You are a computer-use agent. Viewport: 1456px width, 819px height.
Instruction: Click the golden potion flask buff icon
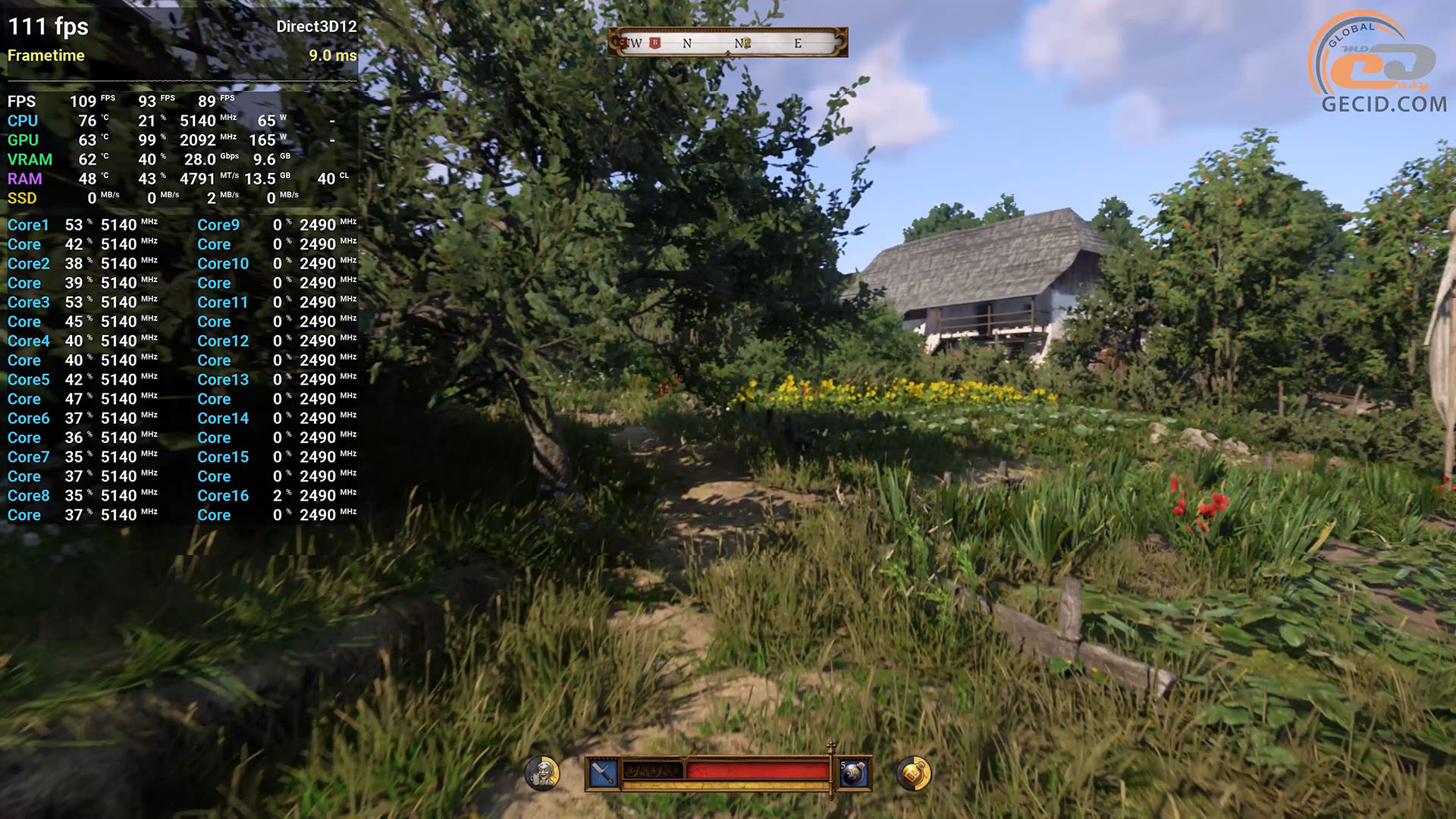point(913,773)
